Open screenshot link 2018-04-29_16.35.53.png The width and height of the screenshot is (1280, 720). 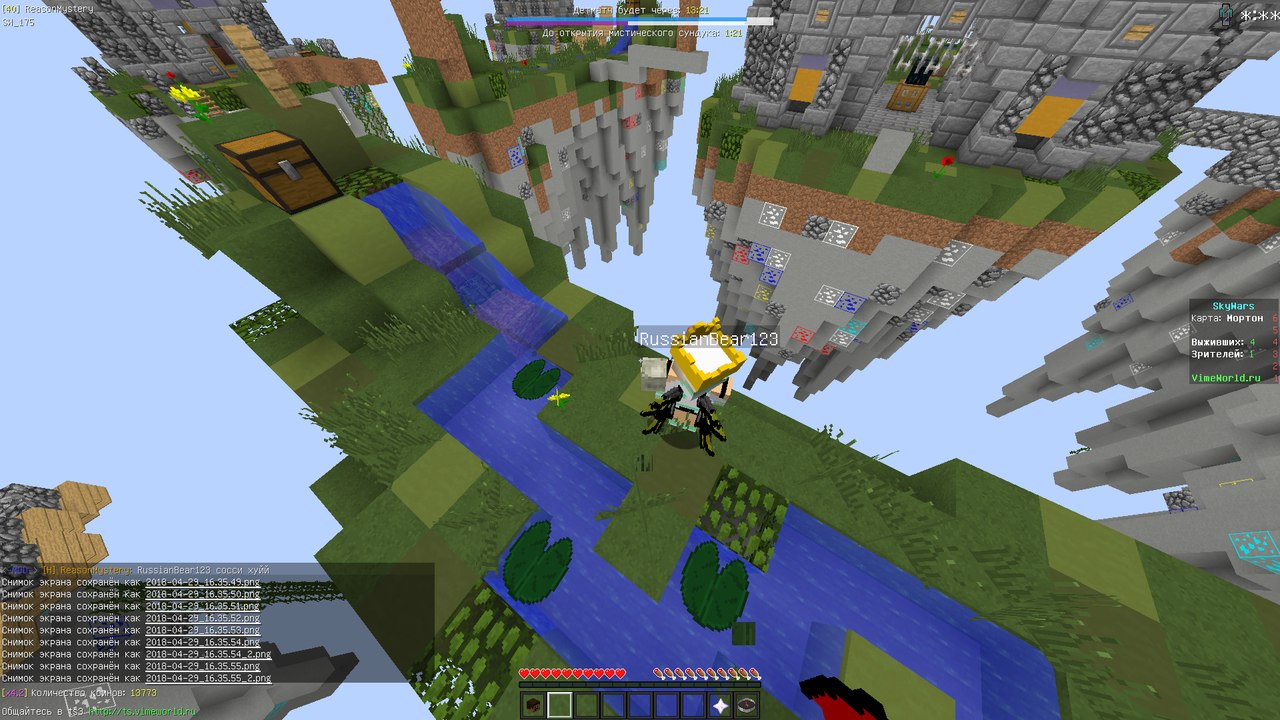[202, 630]
